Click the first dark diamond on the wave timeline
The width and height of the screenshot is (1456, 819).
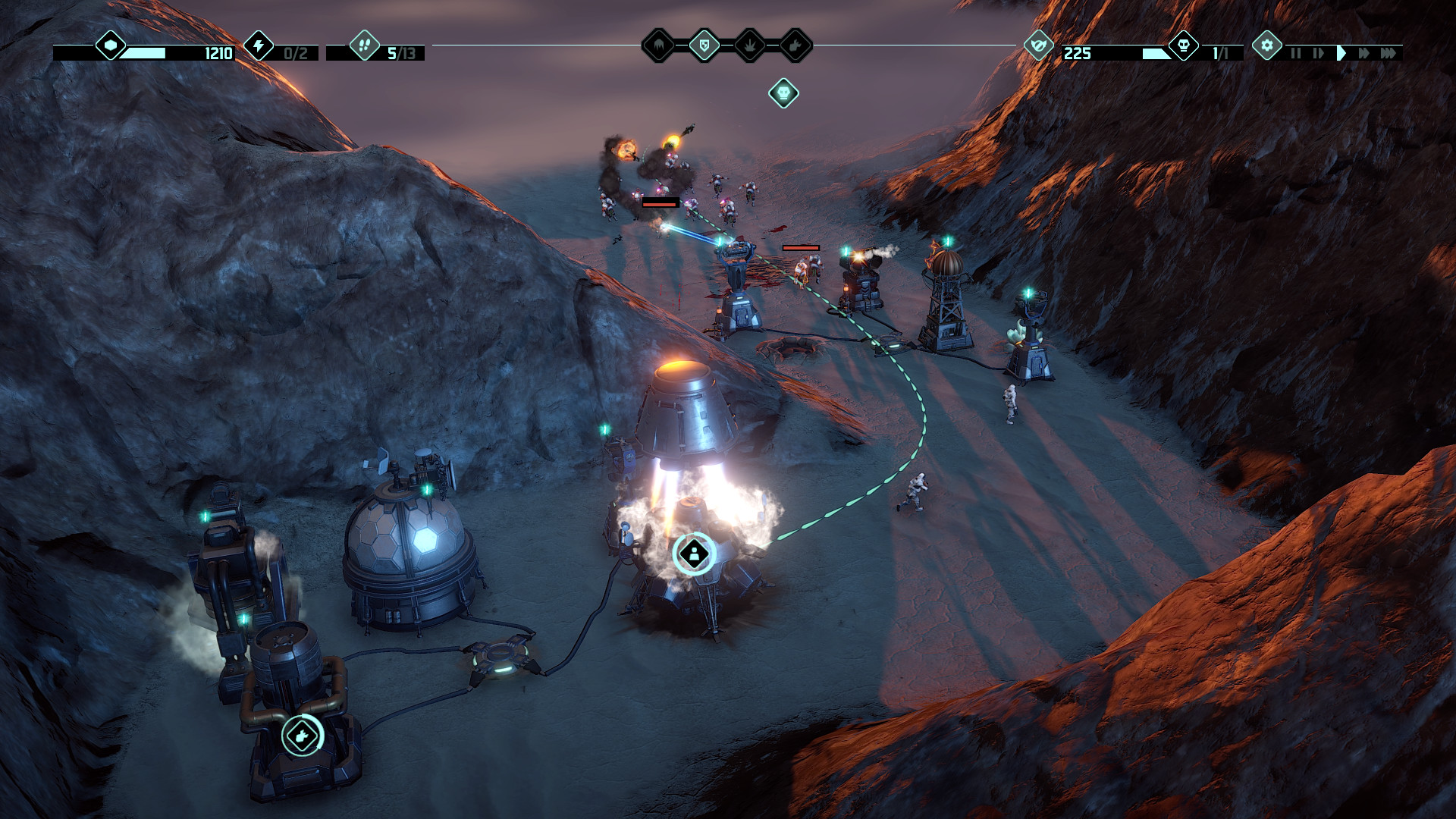click(659, 45)
